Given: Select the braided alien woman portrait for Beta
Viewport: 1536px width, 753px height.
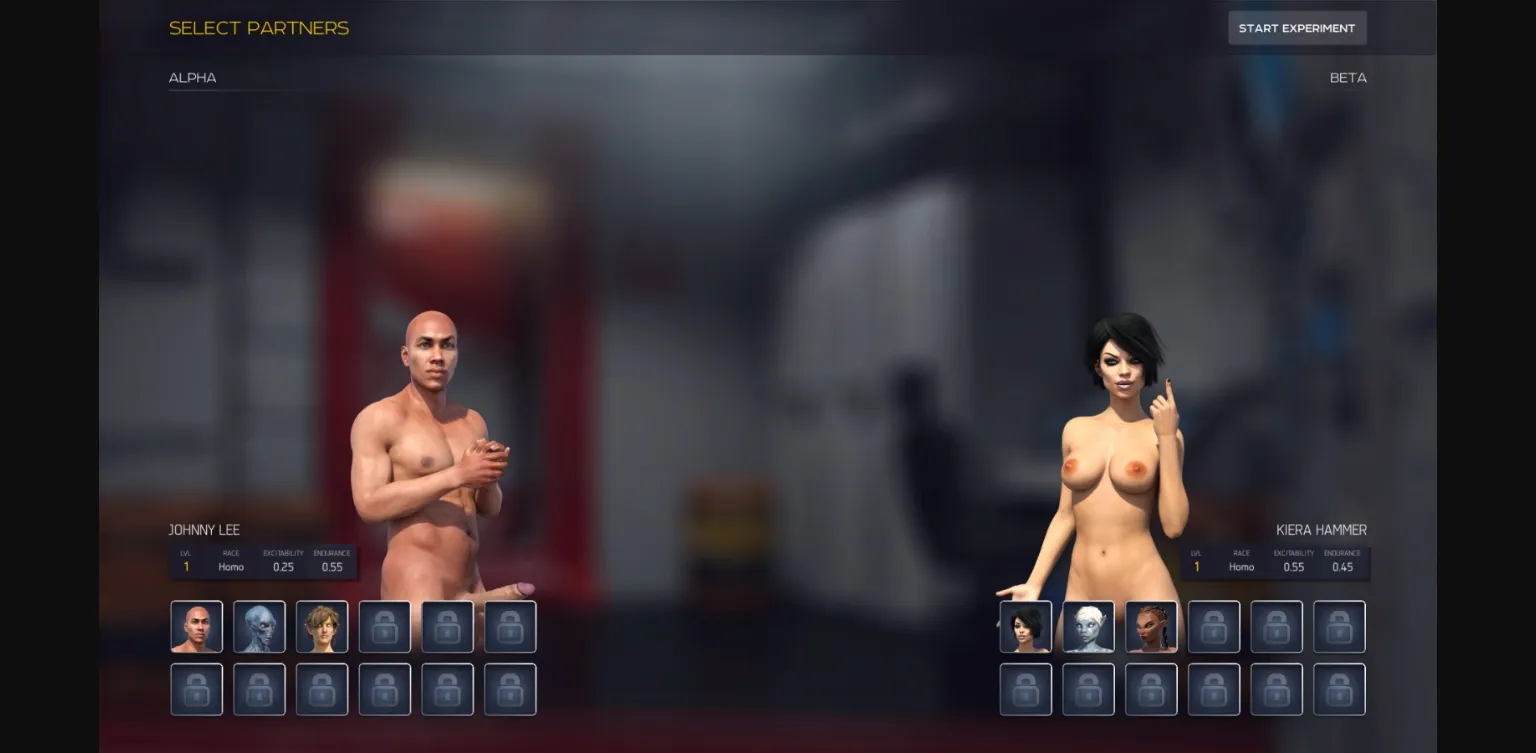Looking at the screenshot, I should point(1151,626).
